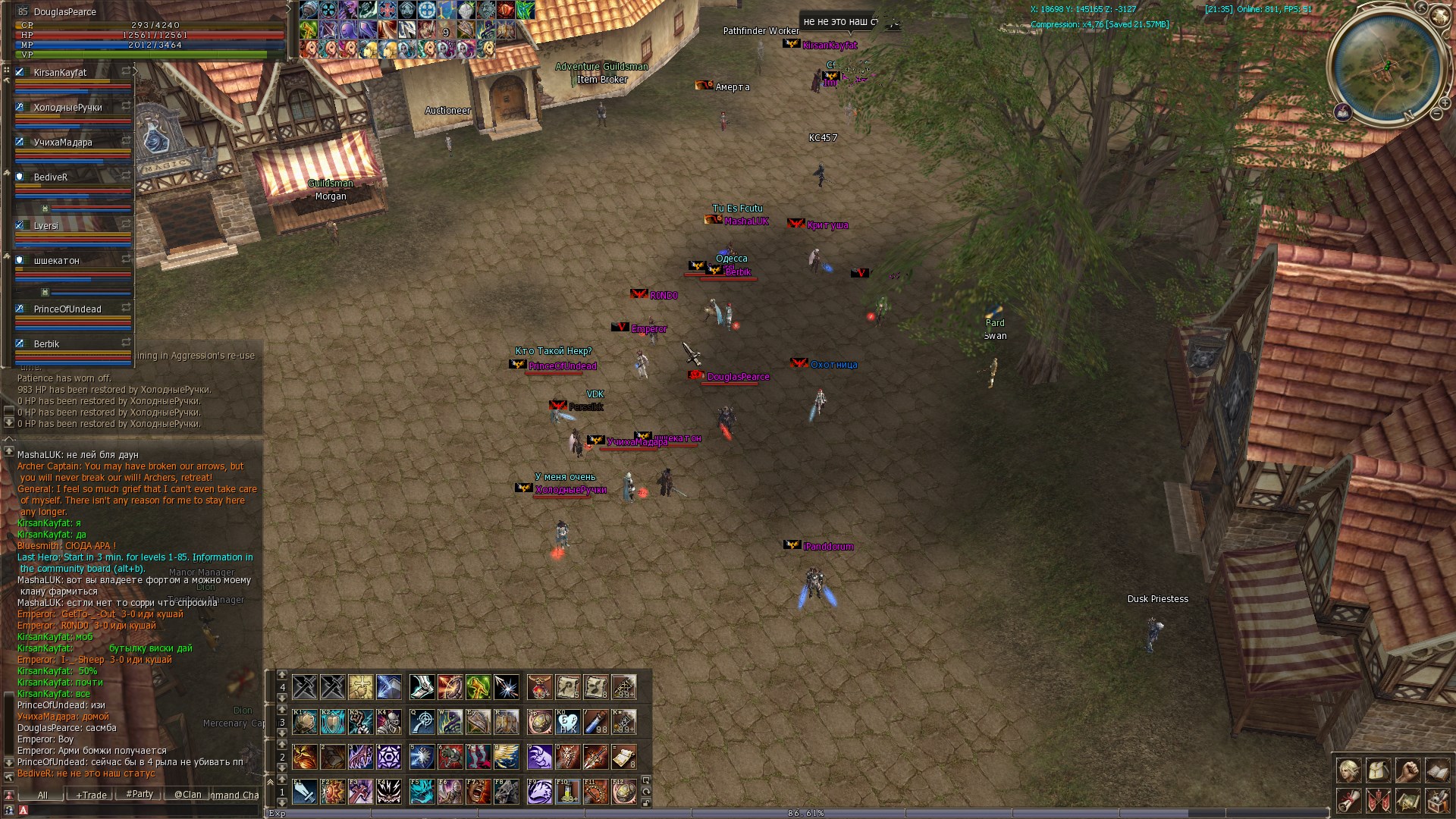Switch chat to the @Clan tab
Image resolution: width=1456 pixels, height=819 pixels.
pyautogui.click(x=188, y=795)
